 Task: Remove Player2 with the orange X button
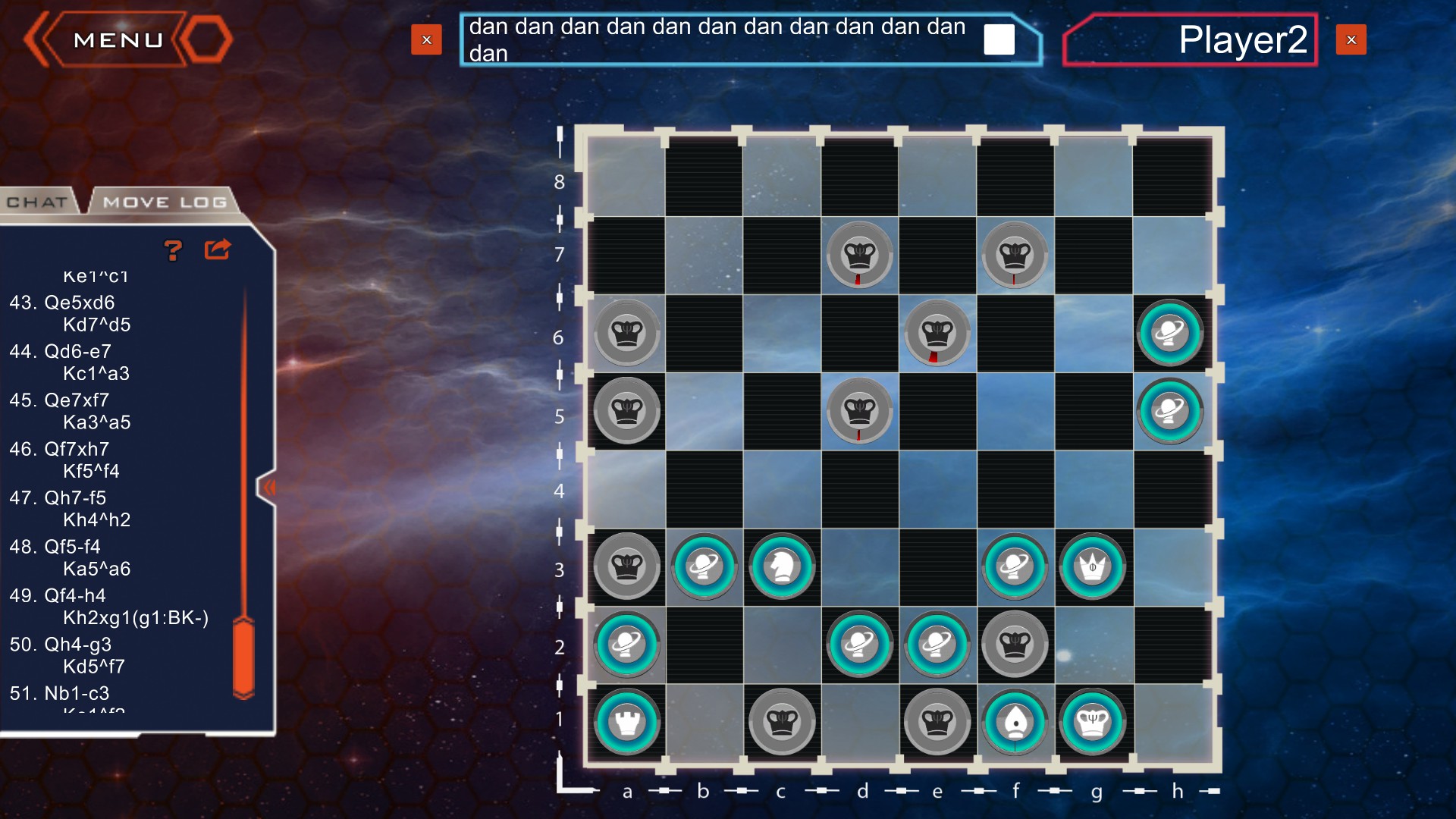point(1351,39)
